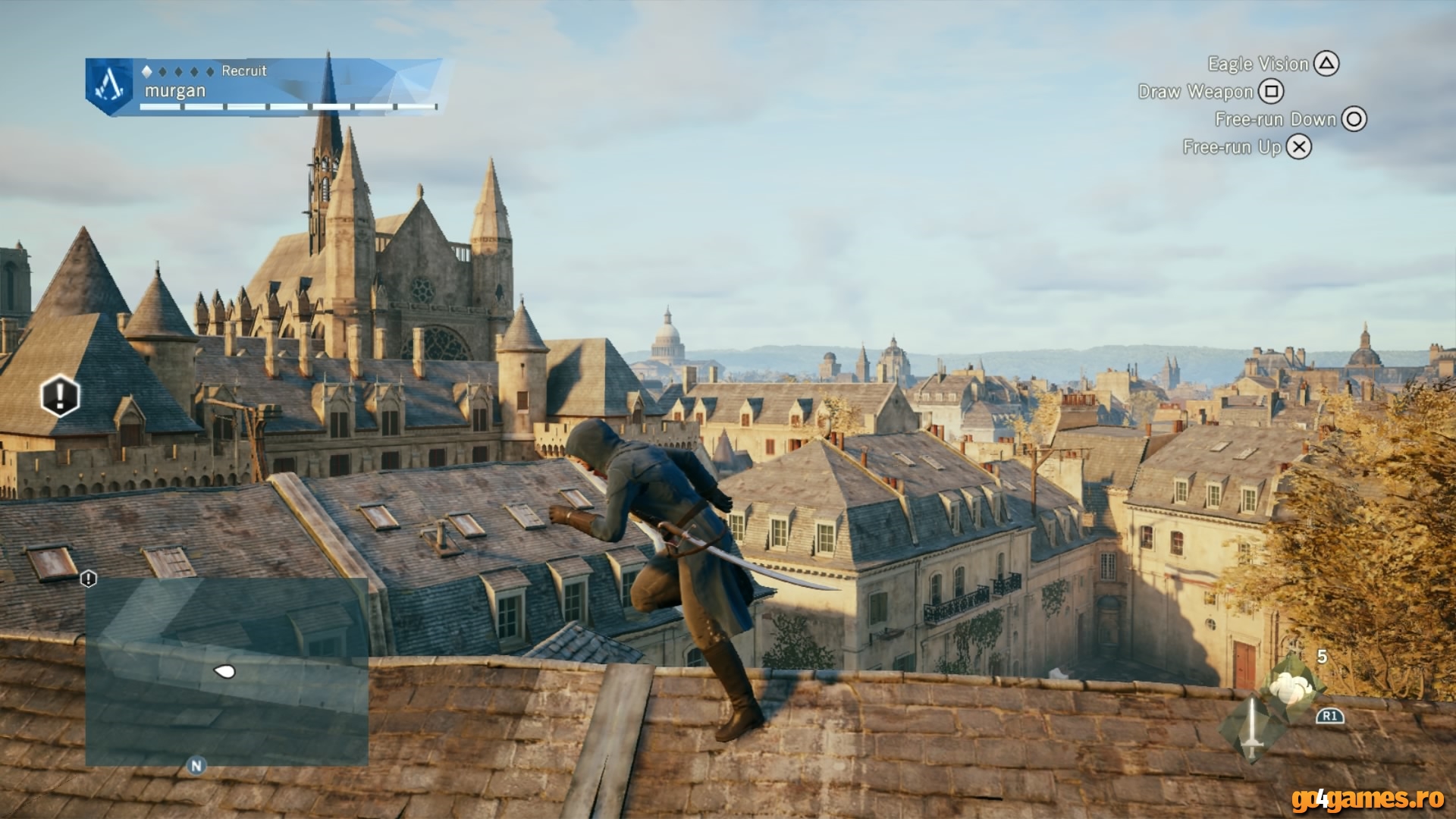Open the go4games.ro watermark link

tap(1367, 799)
